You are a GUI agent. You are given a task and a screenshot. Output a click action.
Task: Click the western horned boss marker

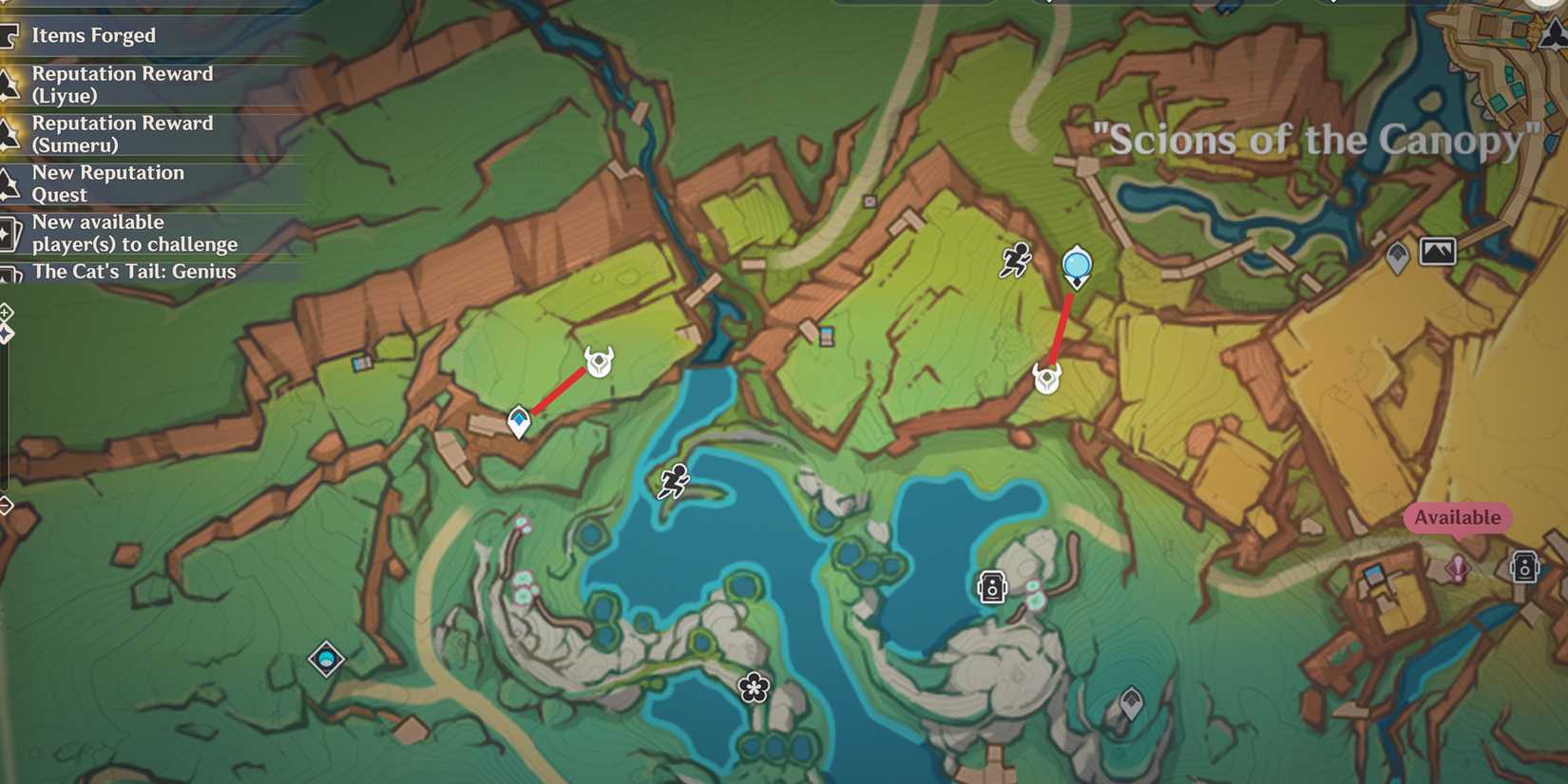pos(598,362)
